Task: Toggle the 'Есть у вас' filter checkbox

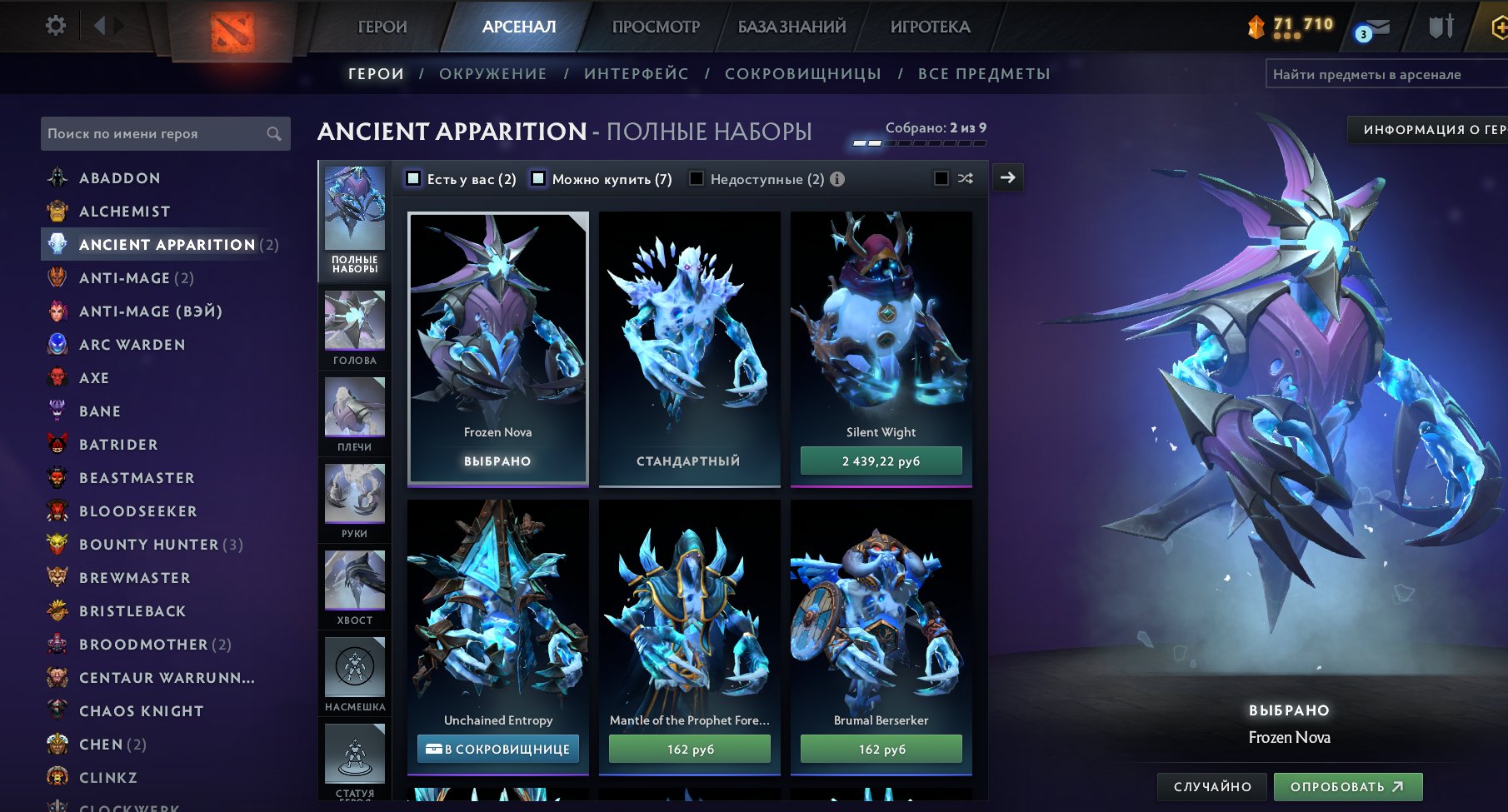Action: tap(413, 178)
